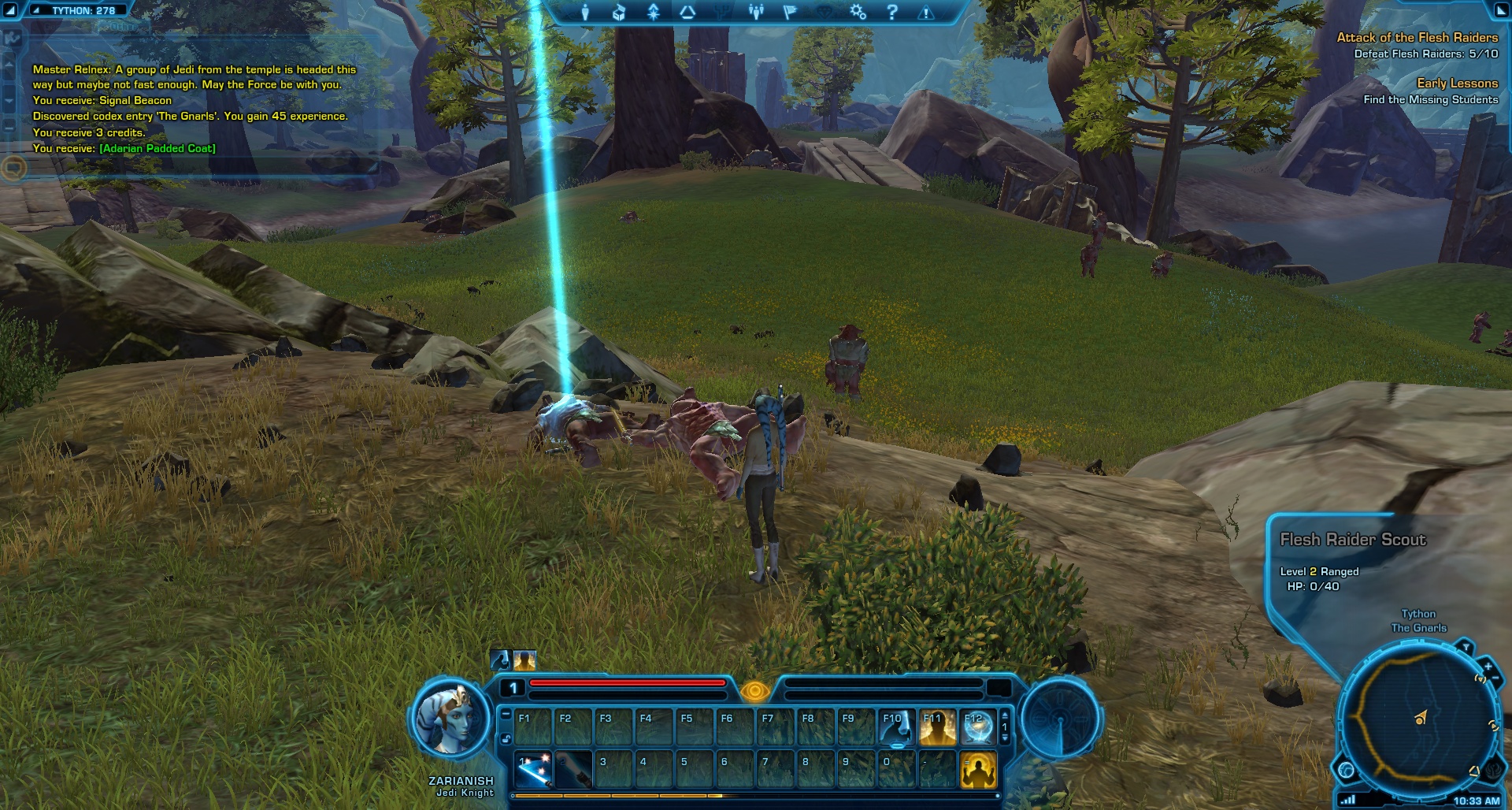
Task: Click the Adarian Padded Coat chat link
Action: click(157, 148)
